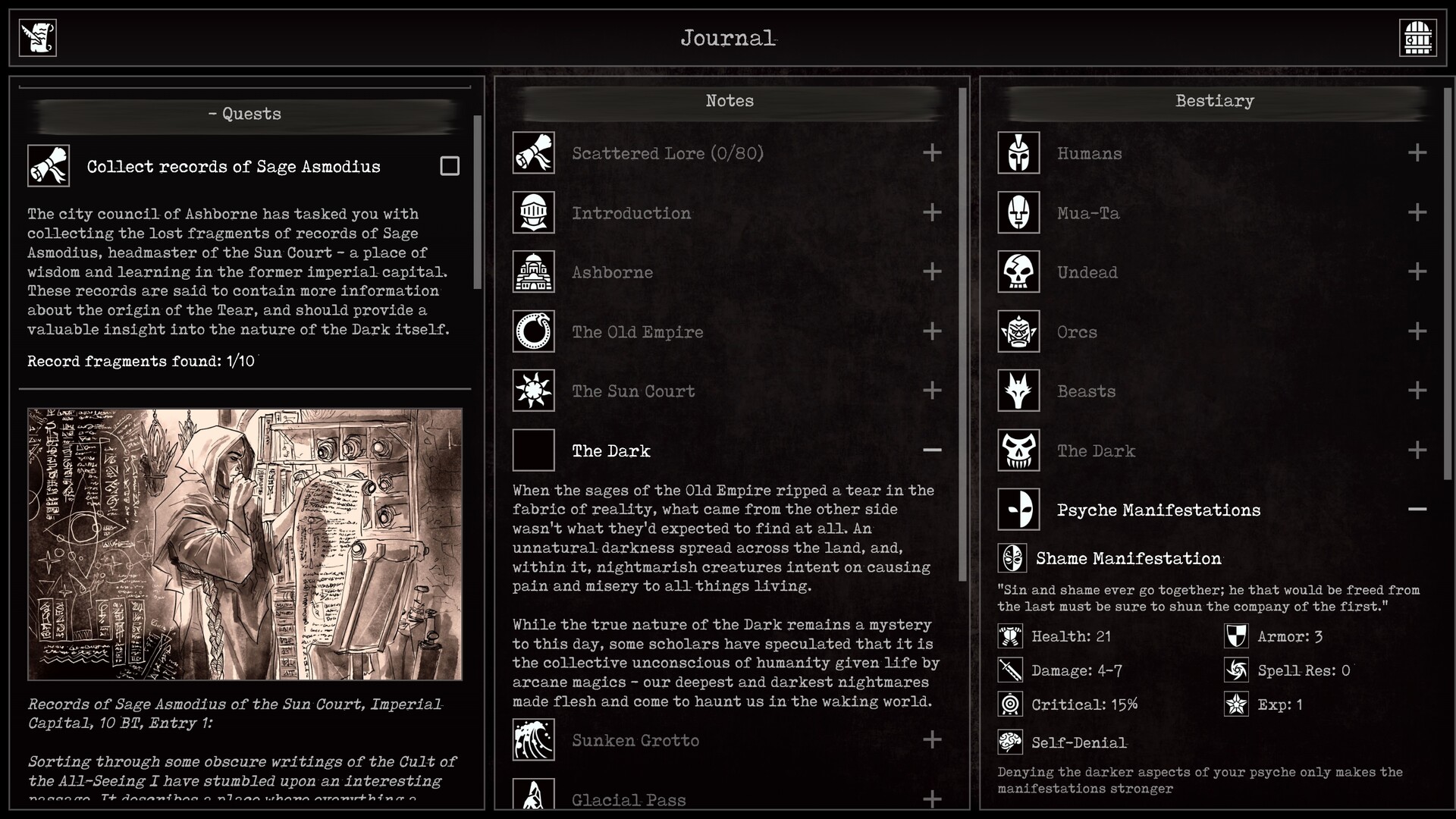Screen dimensions: 1456x819
Task: Click The Sun Court sun icon
Action: [x=534, y=391]
